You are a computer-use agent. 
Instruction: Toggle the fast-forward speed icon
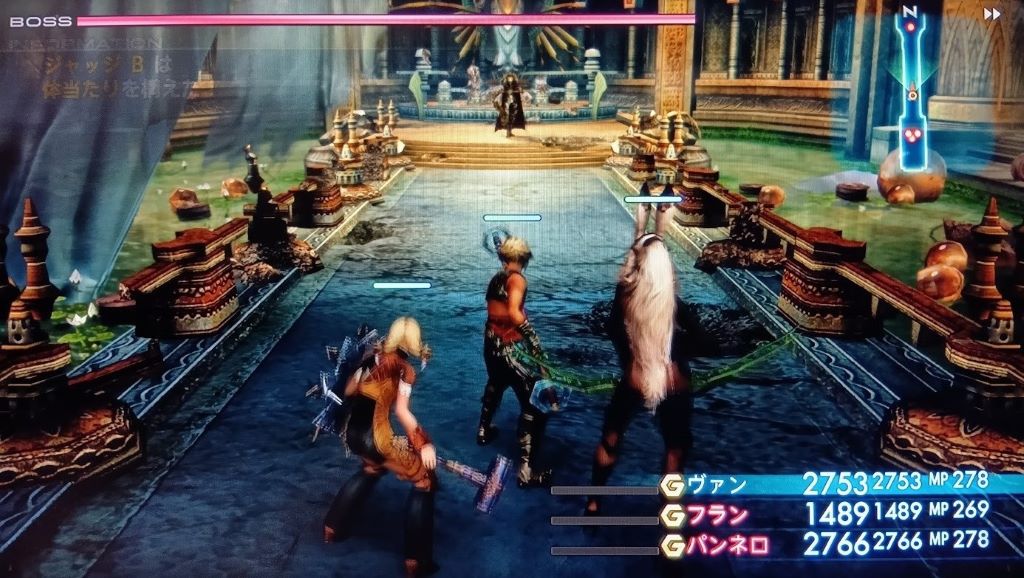[991, 14]
